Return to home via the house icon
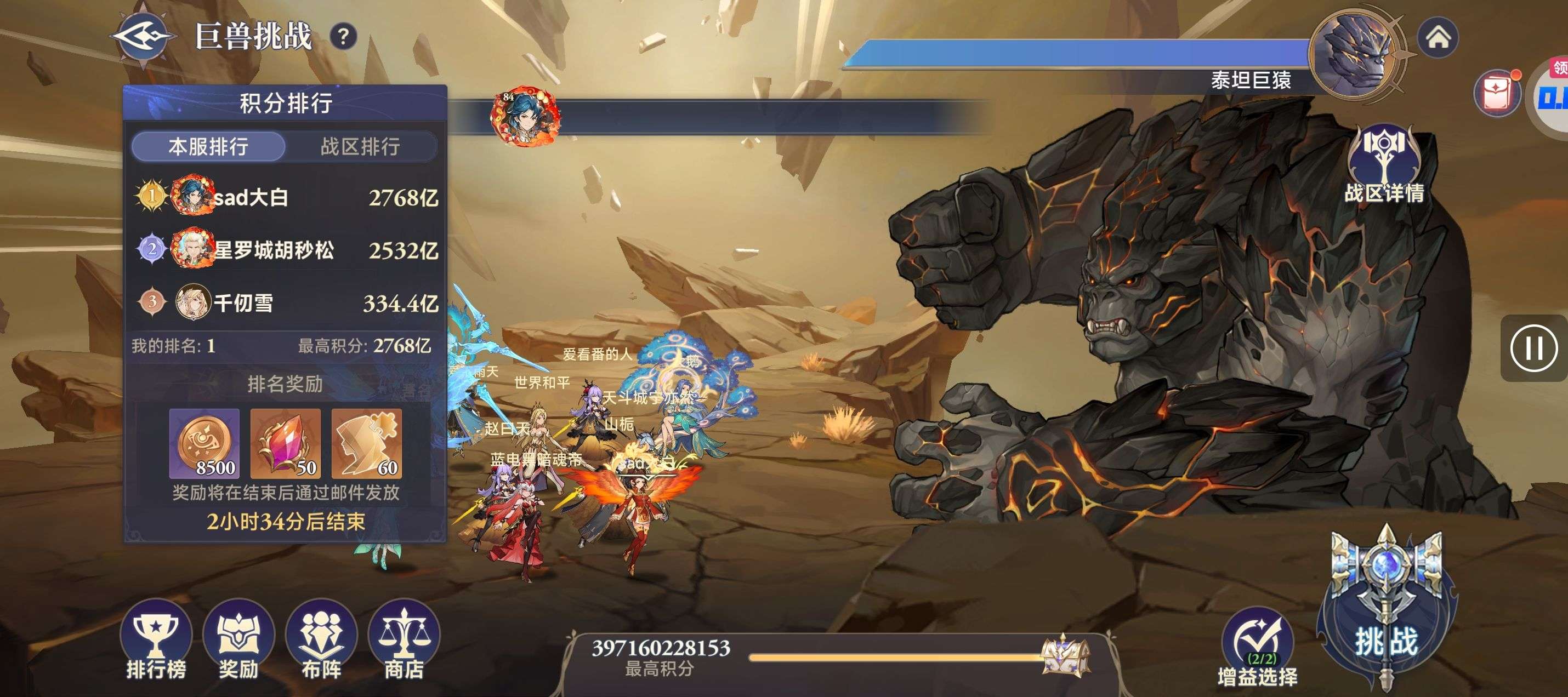 (x=1438, y=38)
